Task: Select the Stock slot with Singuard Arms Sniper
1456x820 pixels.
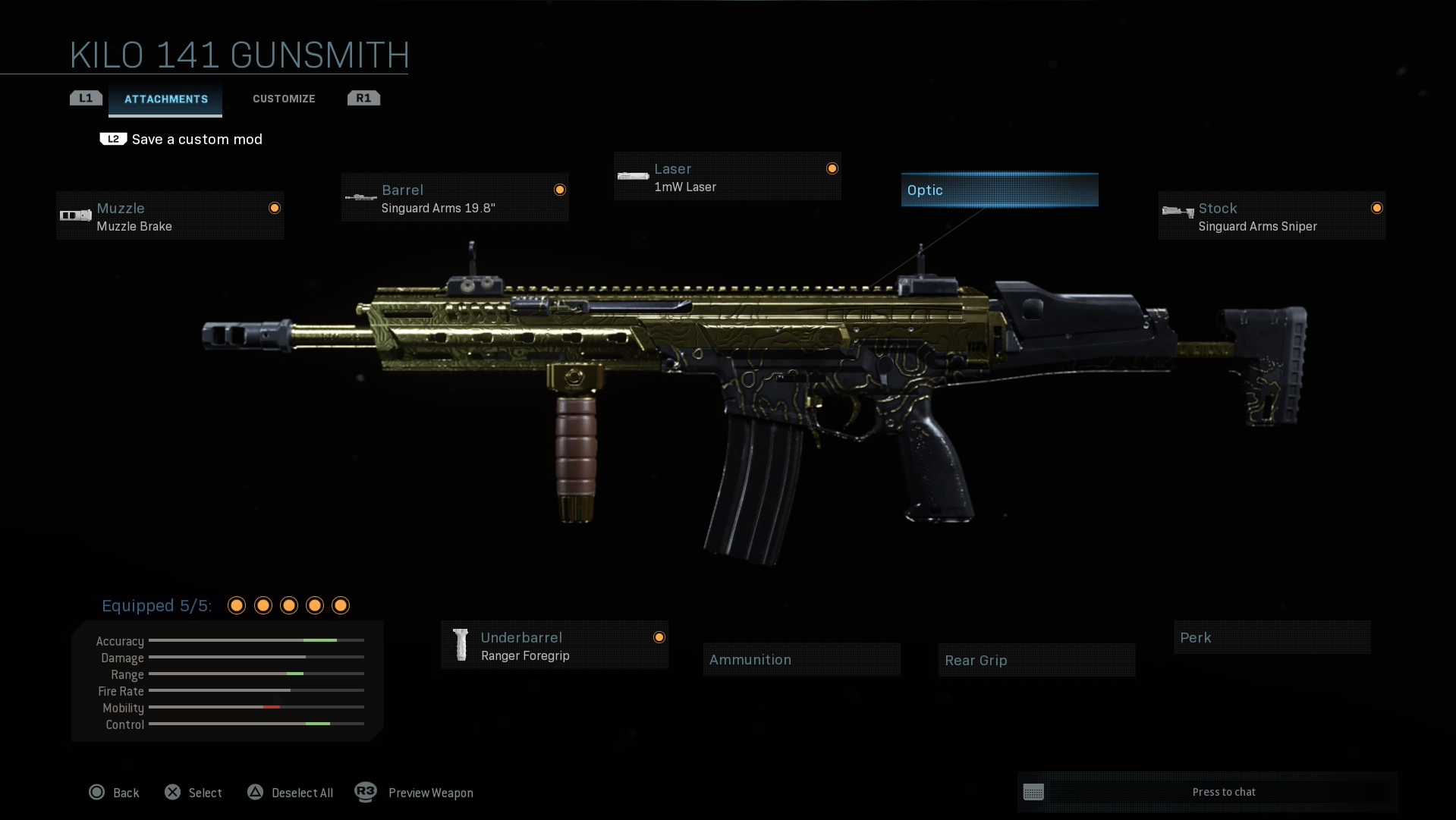Action: click(x=1272, y=216)
